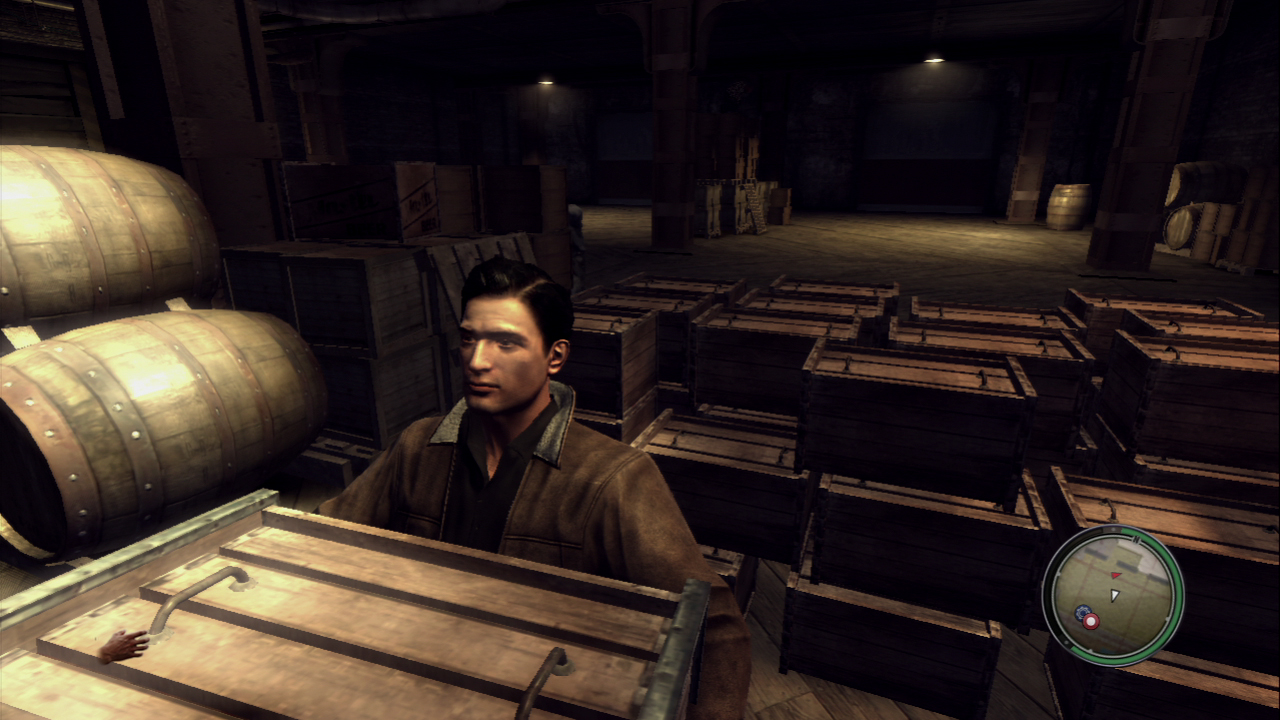Click the circular minimap
This screenshot has width=1280, height=720.
tap(1113, 596)
